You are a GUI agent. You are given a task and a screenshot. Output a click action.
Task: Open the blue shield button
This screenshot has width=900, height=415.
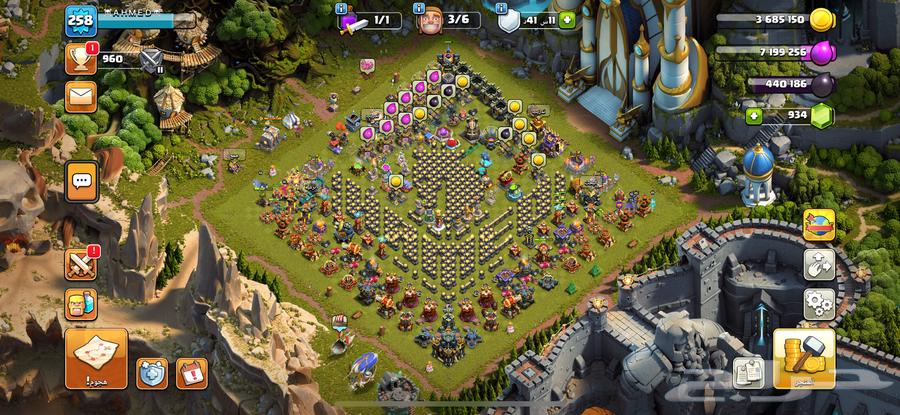pyautogui.click(x=152, y=373)
